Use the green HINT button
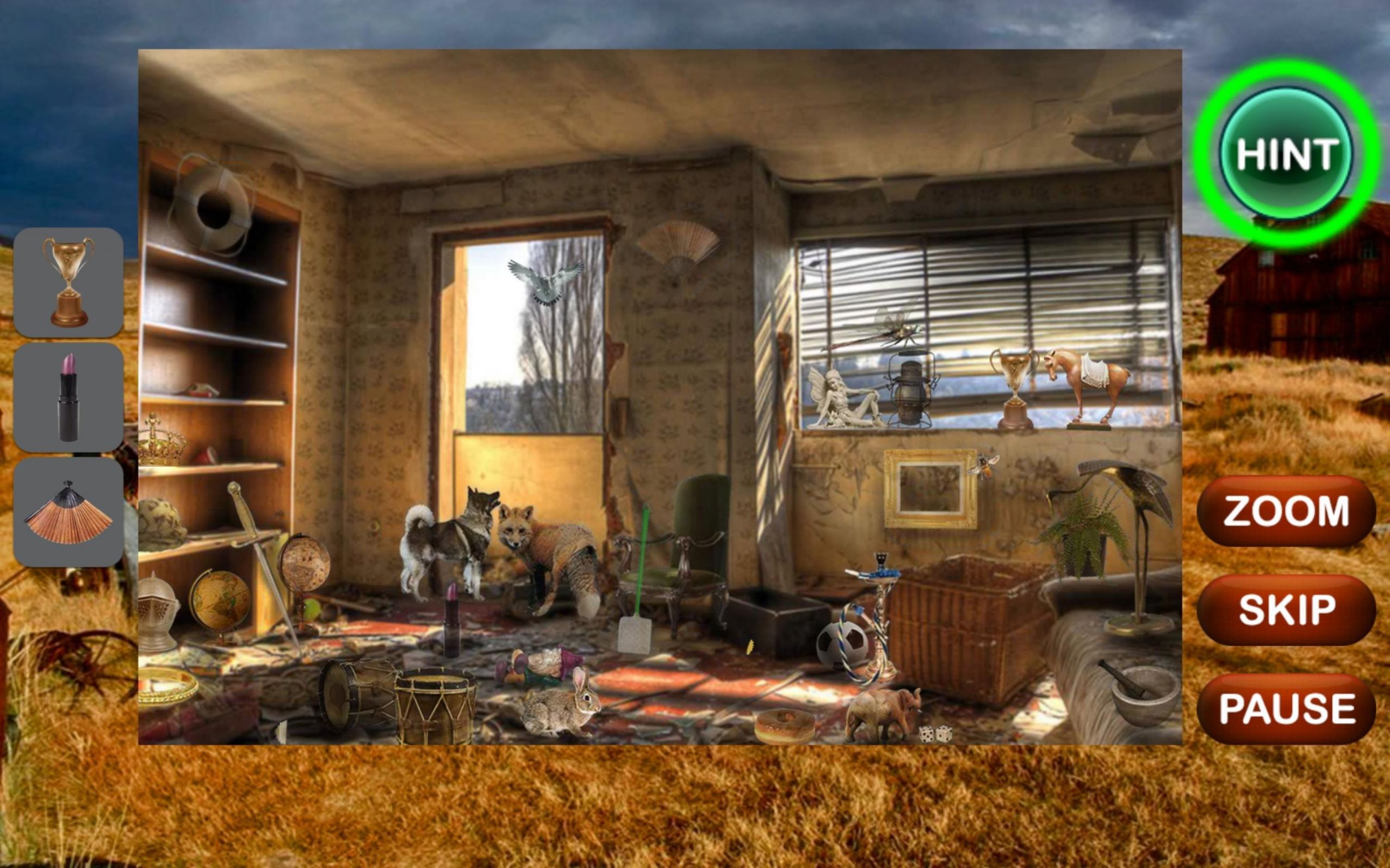This screenshot has height=868, width=1390. click(x=1286, y=155)
